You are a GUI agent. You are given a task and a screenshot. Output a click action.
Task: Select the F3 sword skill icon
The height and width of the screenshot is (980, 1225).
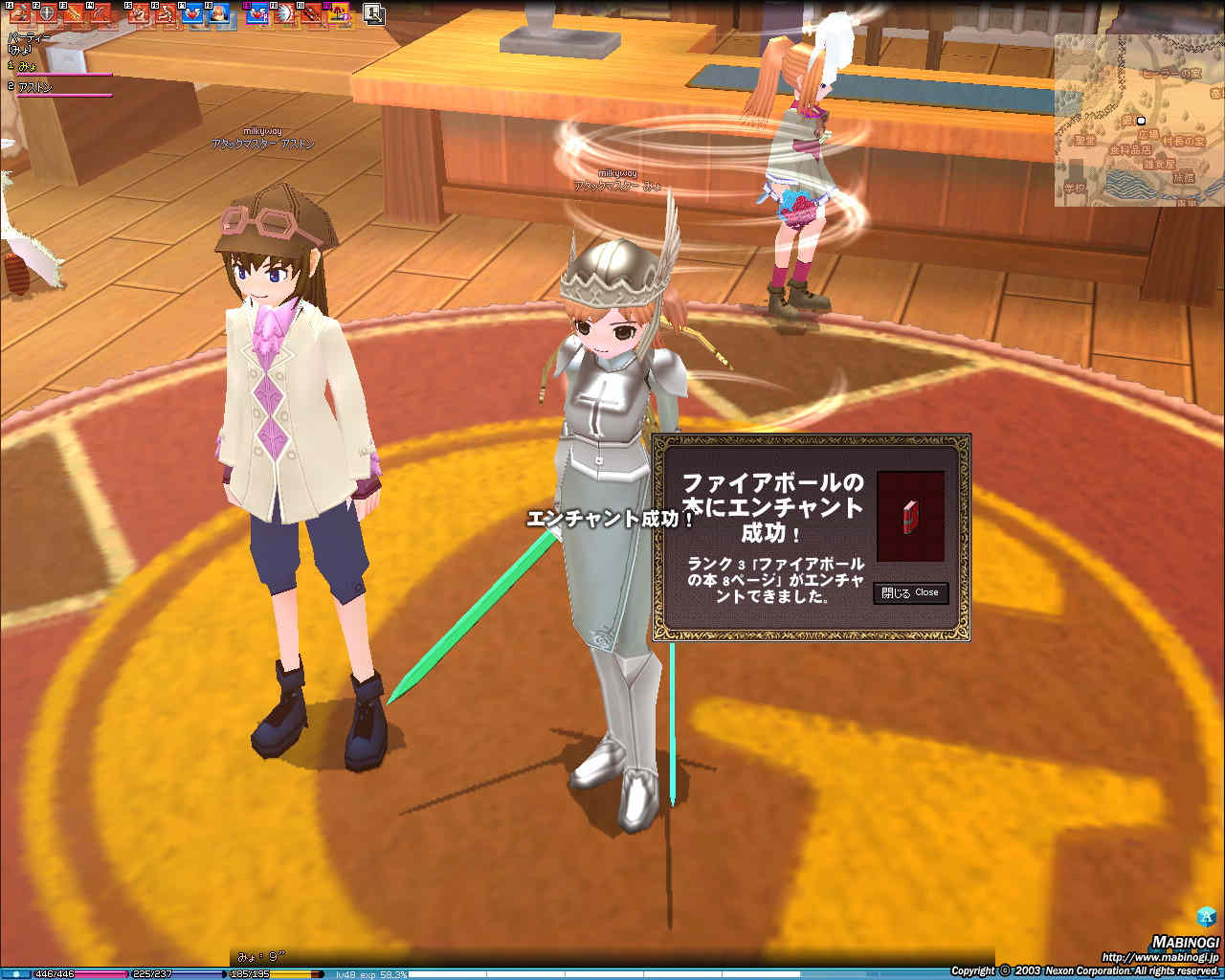(73, 13)
